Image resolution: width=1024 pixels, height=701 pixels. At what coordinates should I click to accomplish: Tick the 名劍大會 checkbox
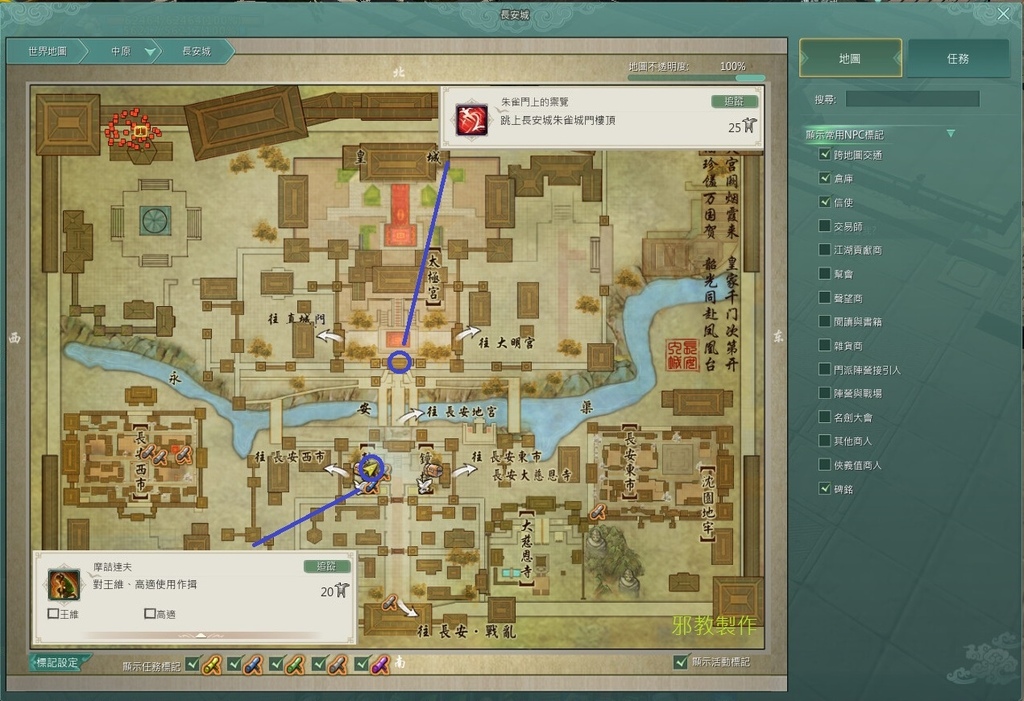click(825, 417)
